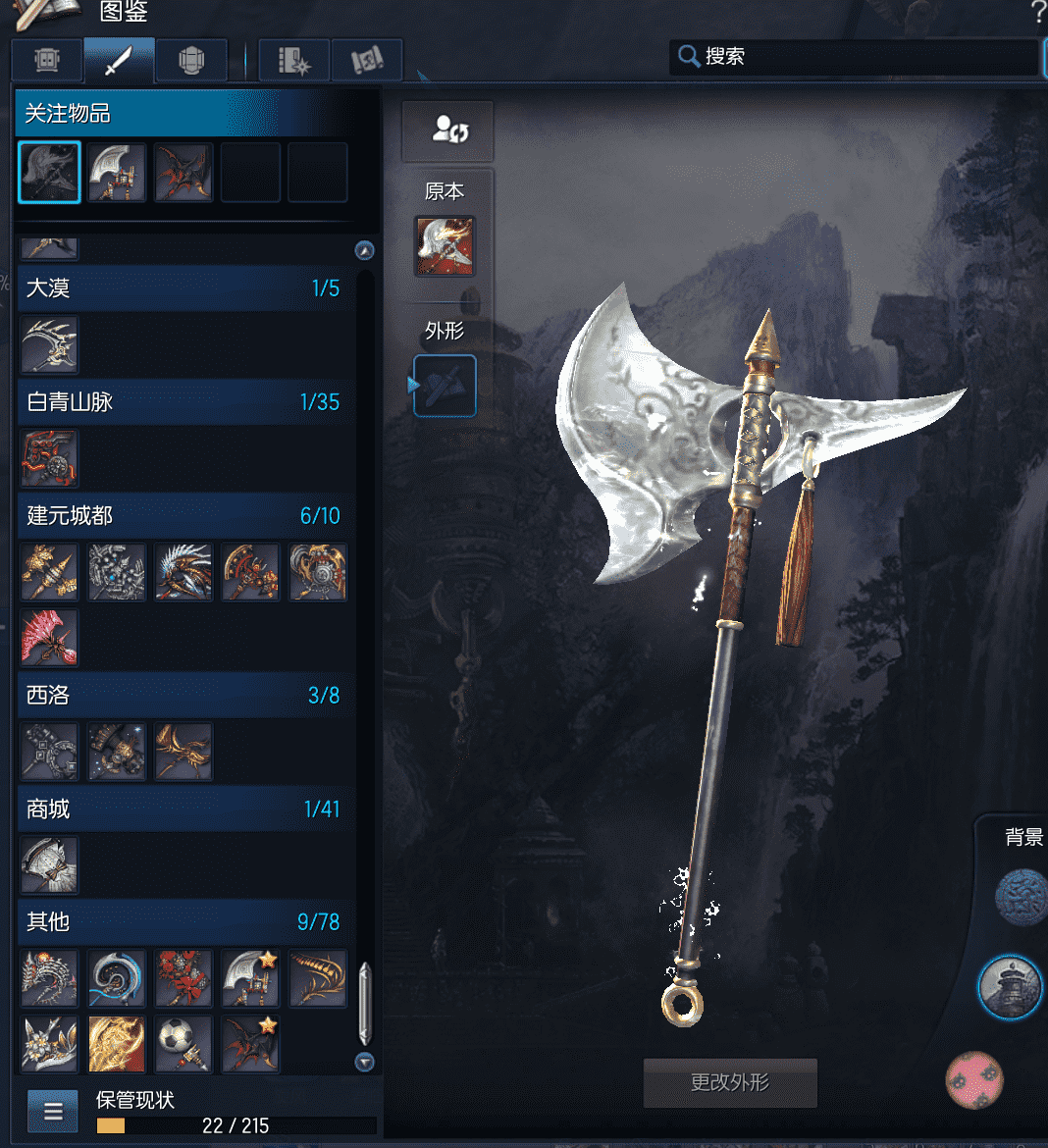Select the 其他 category header
This screenshot has height=1148, width=1048.
click(183, 921)
